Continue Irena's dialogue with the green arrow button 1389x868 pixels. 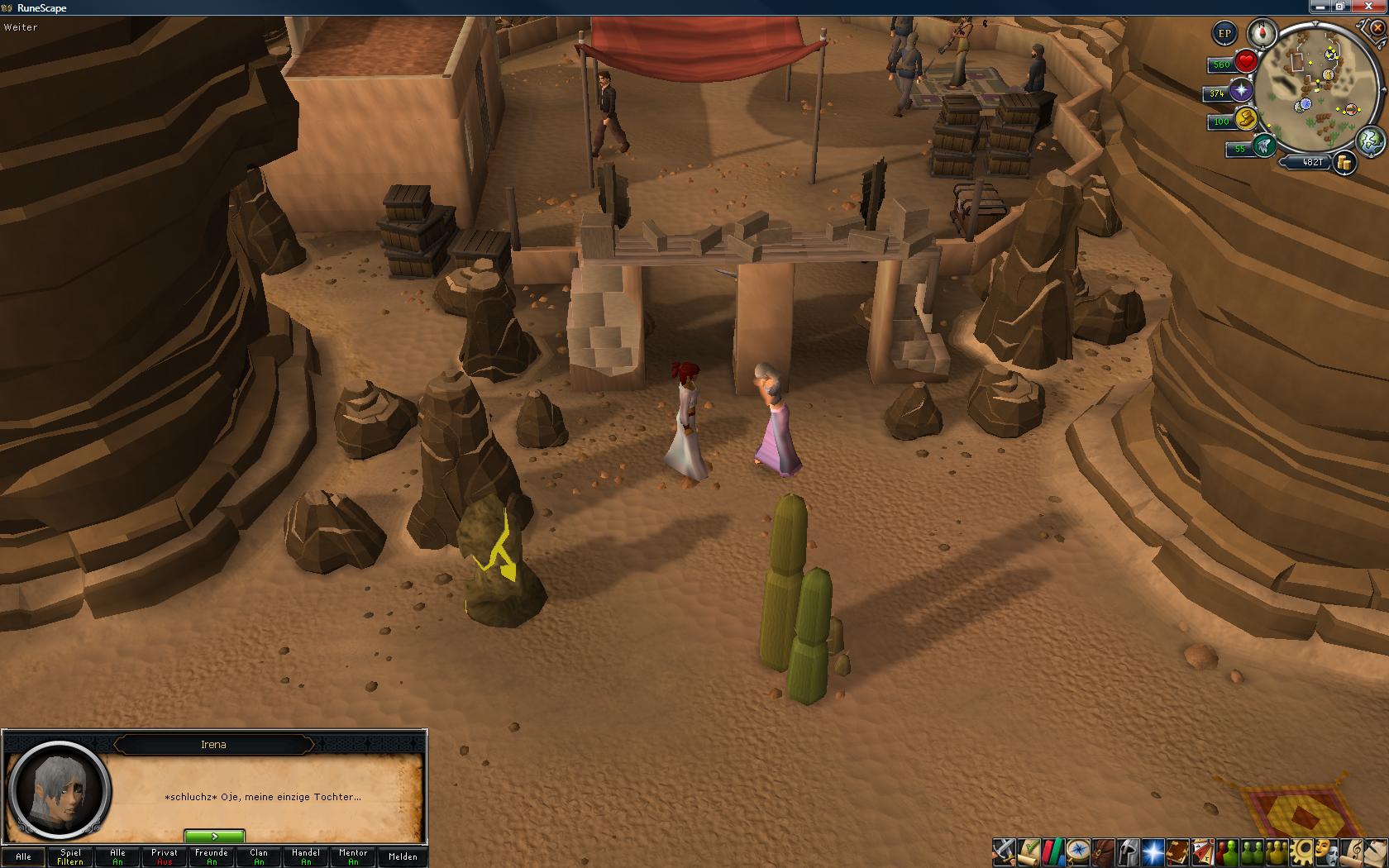pyautogui.click(x=214, y=837)
